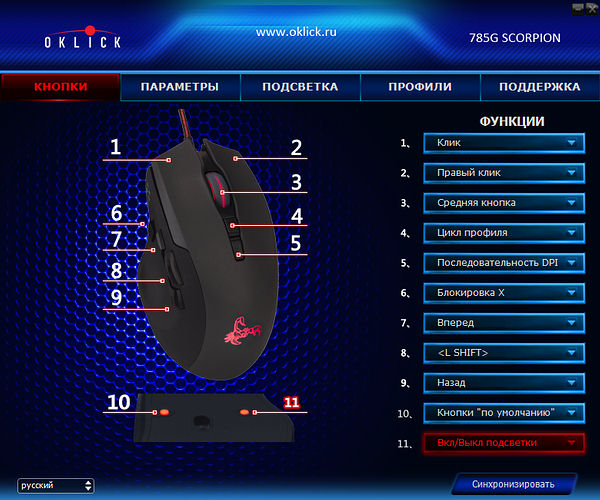
Task: Expand the Правый клик dropdown
Action: (x=503, y=173)
